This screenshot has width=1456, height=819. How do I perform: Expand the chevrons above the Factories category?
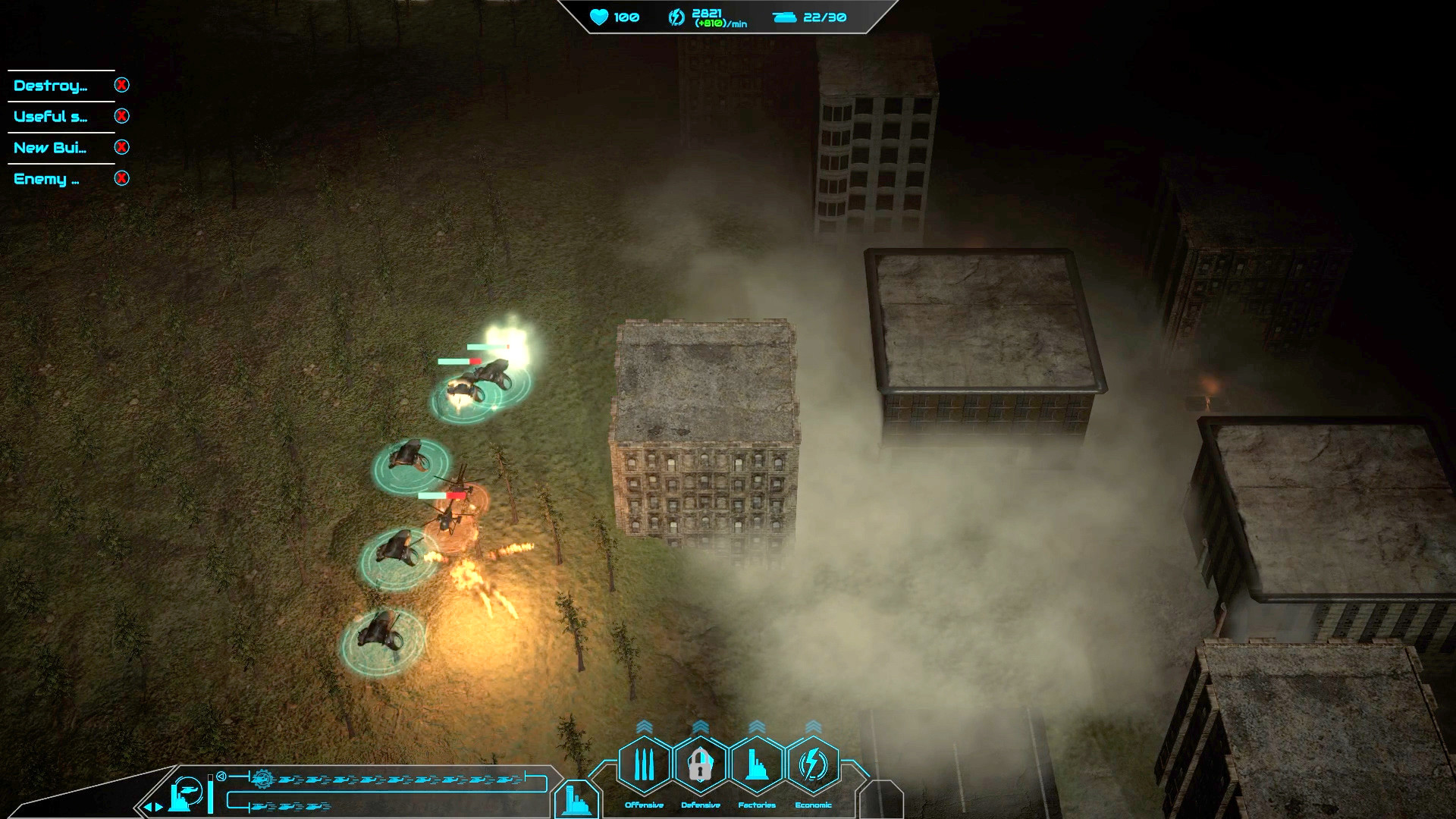756,726
